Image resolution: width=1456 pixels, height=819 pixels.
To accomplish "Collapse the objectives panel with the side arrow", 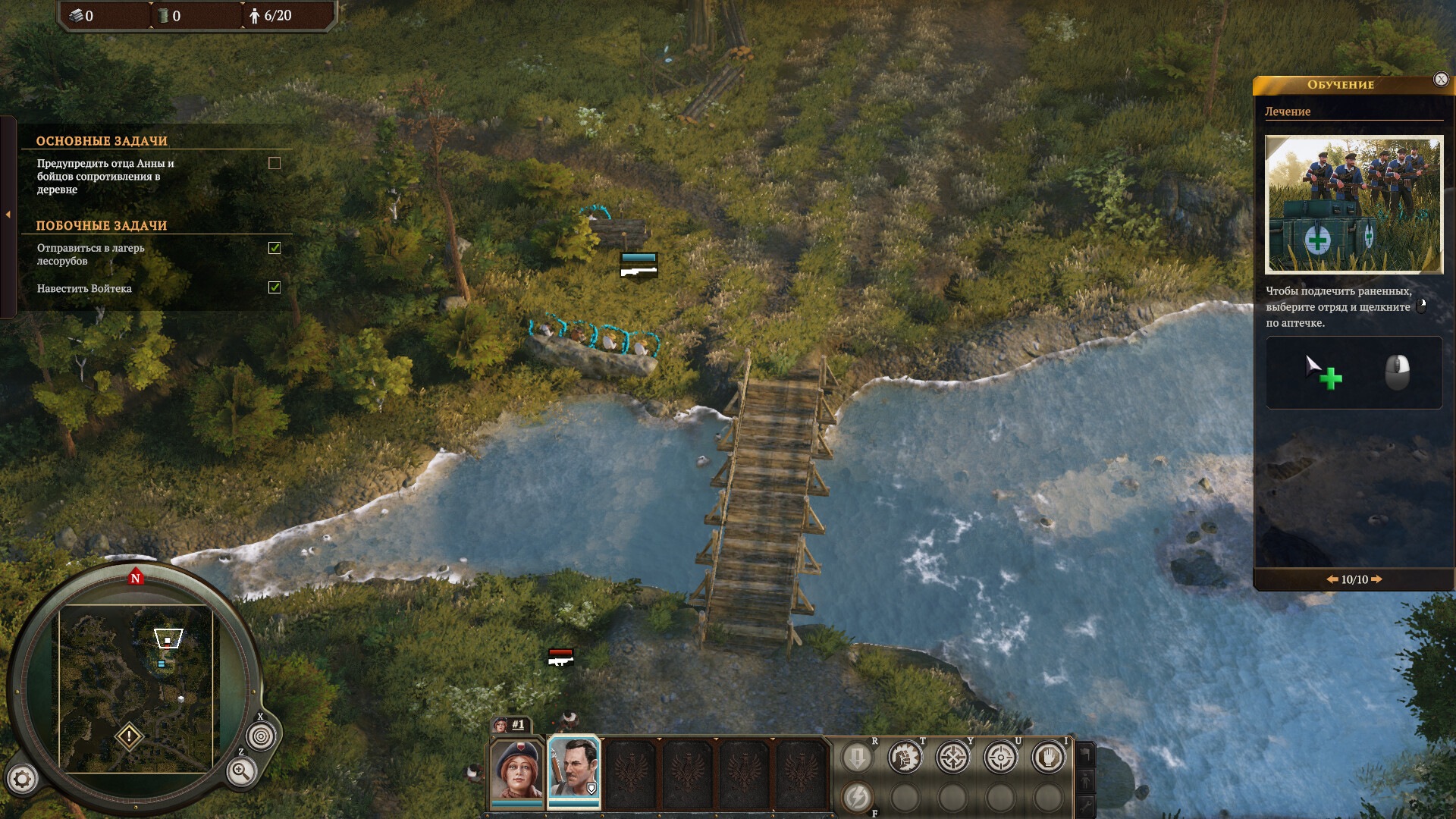I will coord(8,215).
